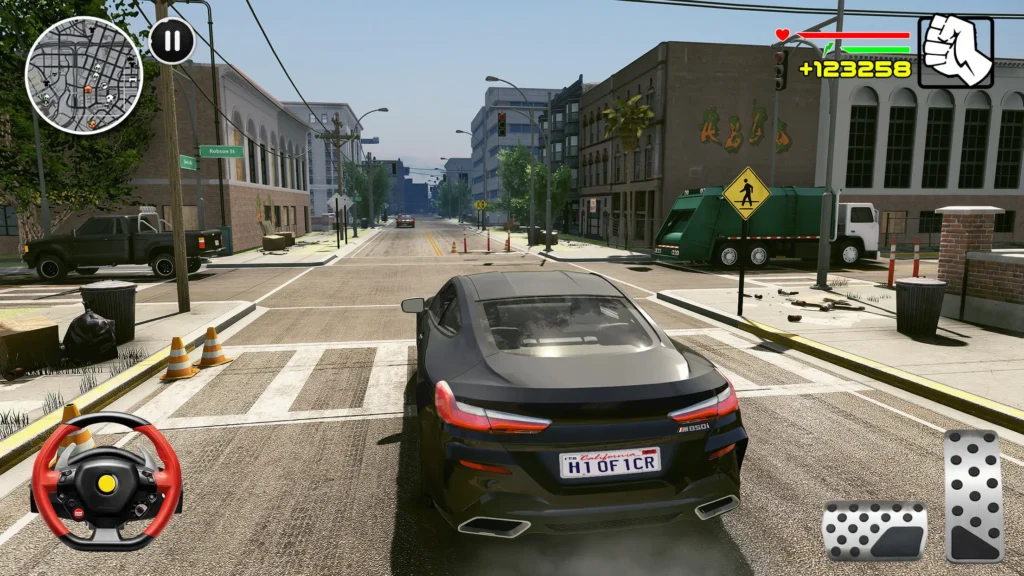This screenshot has width=1024, height=576.
Task: Hit the wide brake pedal
Action: [874, 531]
